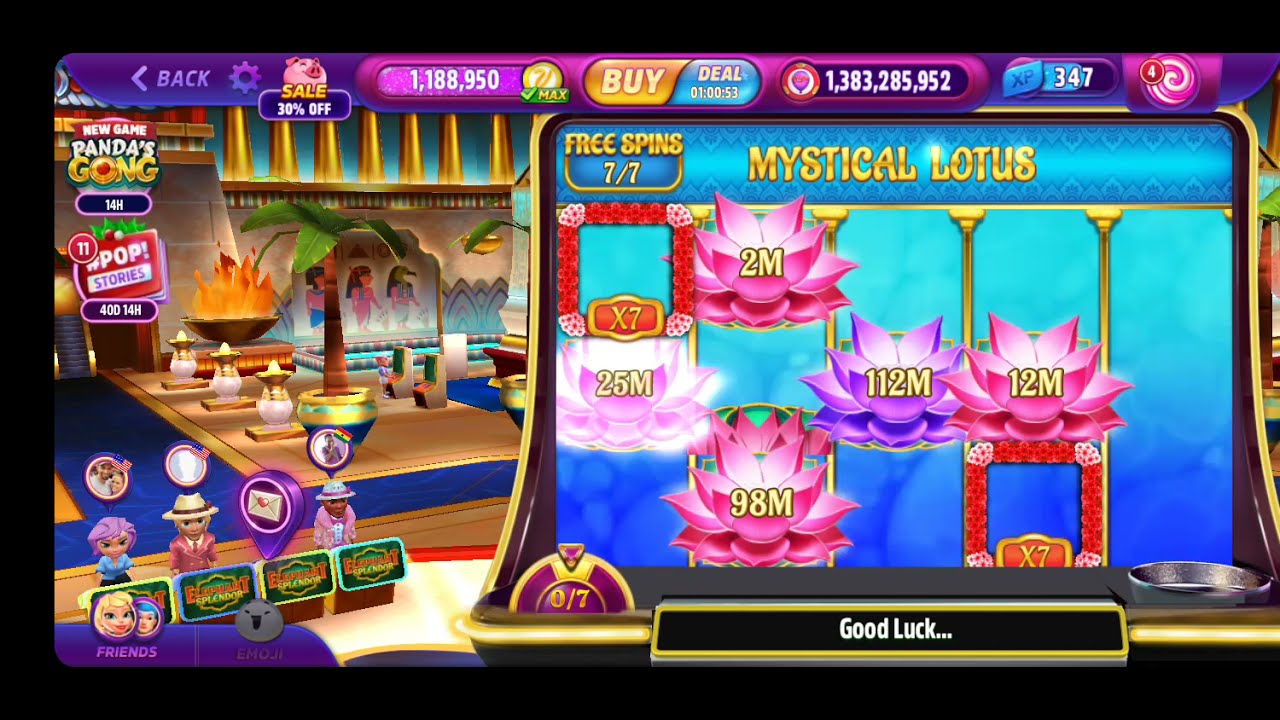
Task: Open the Friends panel
Action: [x=126, y=626]
